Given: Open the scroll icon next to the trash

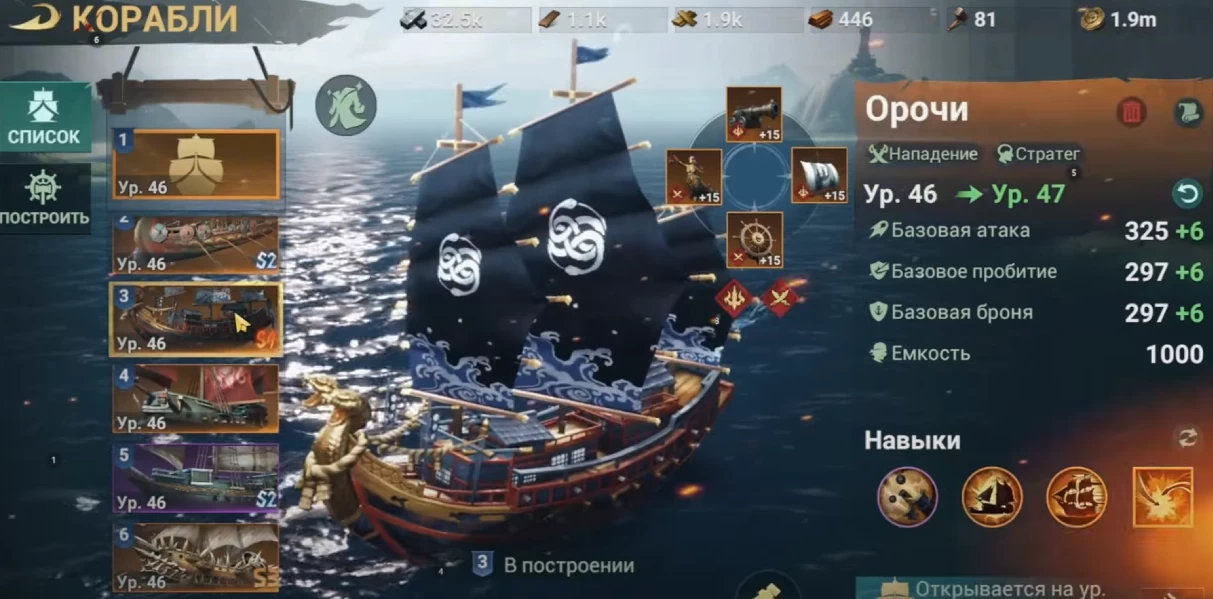Looking at the screenshot, I should click(x=1185, y=112).
